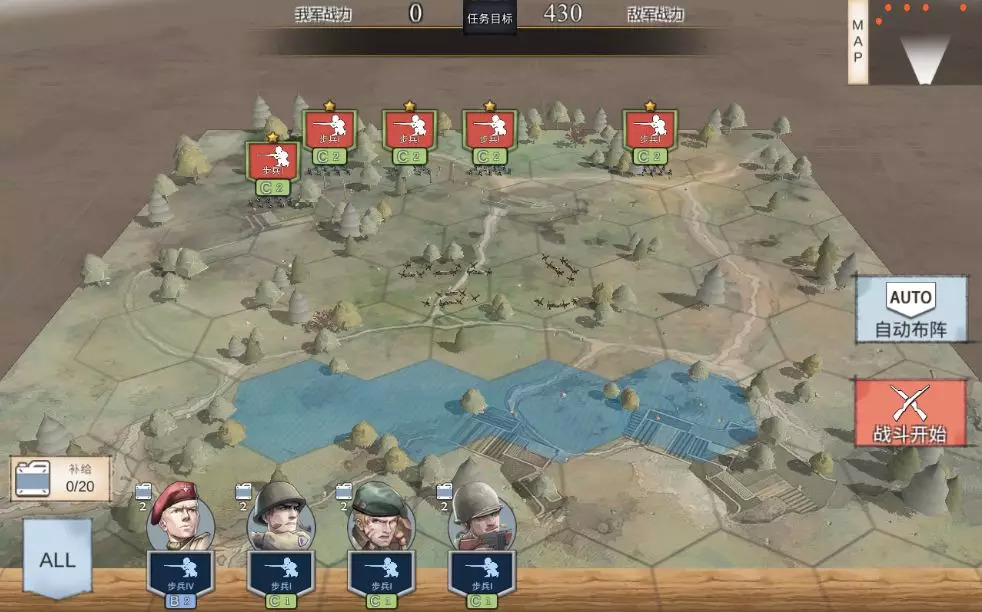Start the battle with 战斗开始 button
The width and height of the screenshot is (982, 612).
click(x=910, y=413)
